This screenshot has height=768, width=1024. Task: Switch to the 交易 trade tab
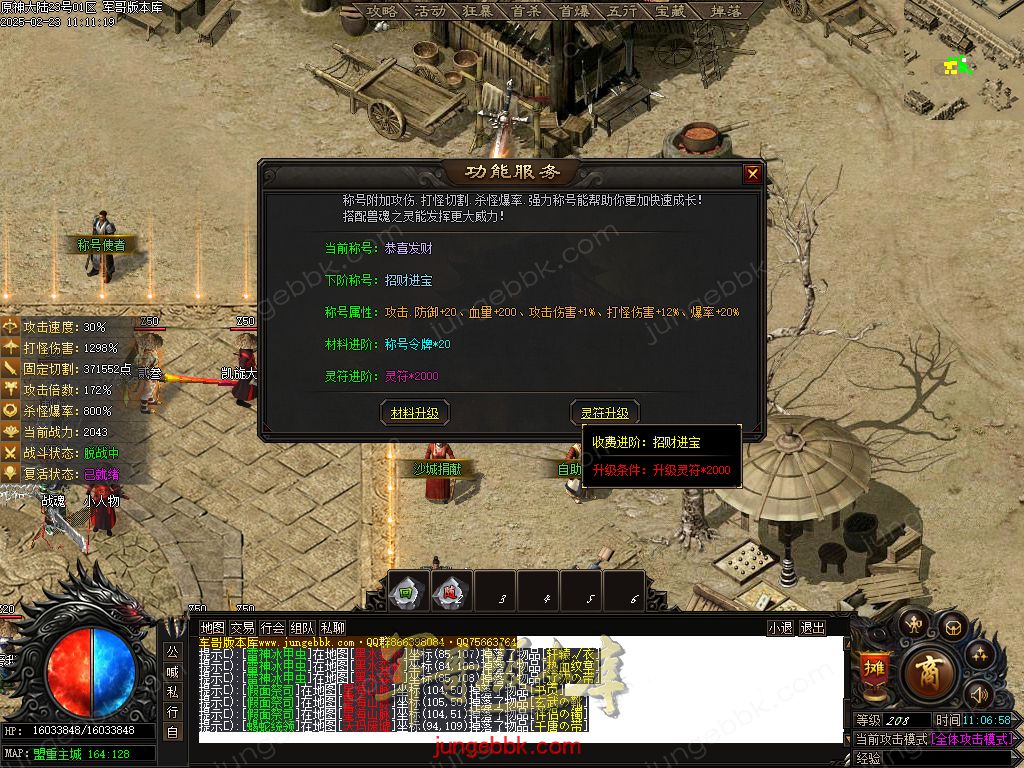coord(243,627)
